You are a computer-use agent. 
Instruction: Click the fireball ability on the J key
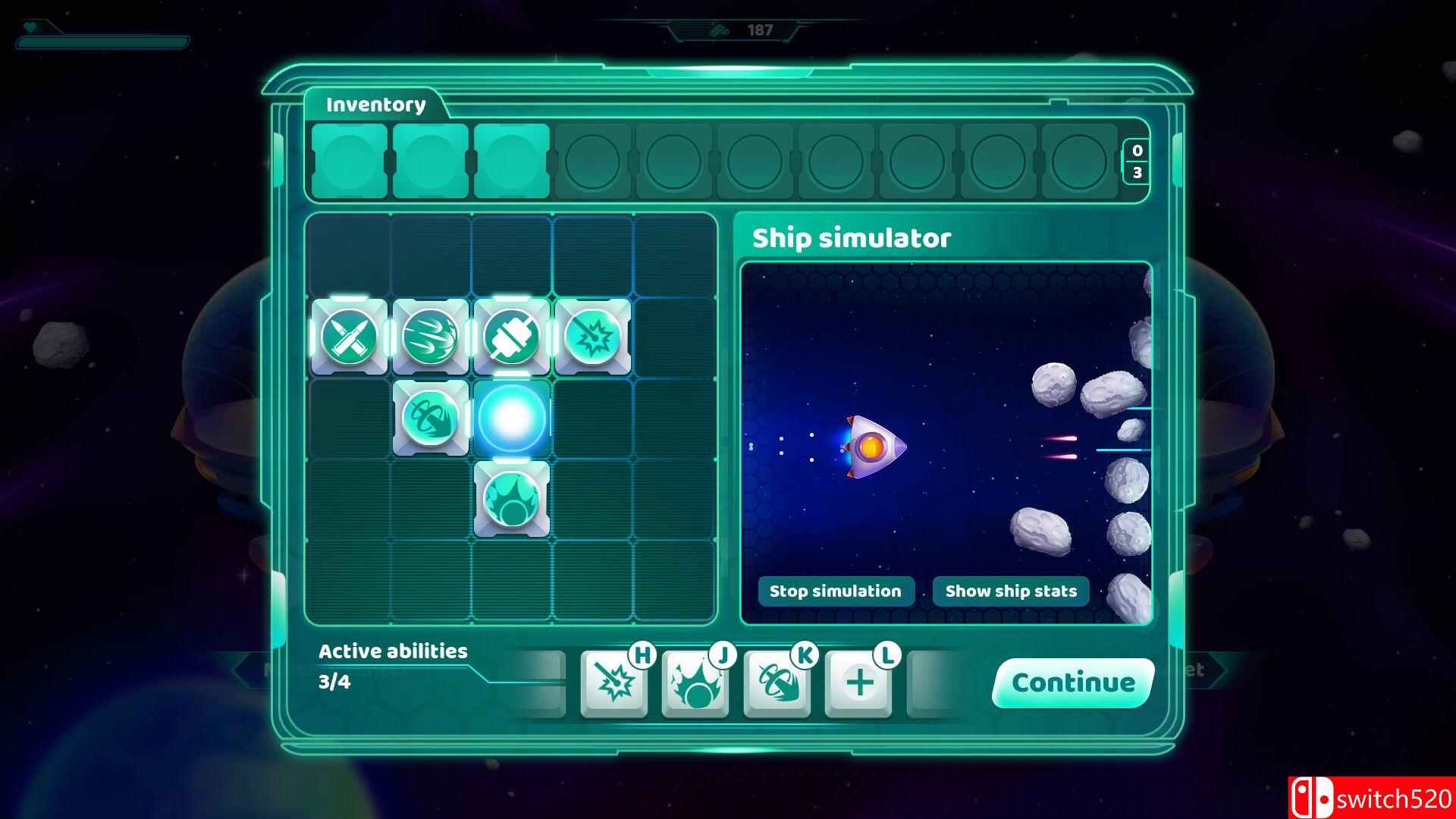click(x=694, y=682)
